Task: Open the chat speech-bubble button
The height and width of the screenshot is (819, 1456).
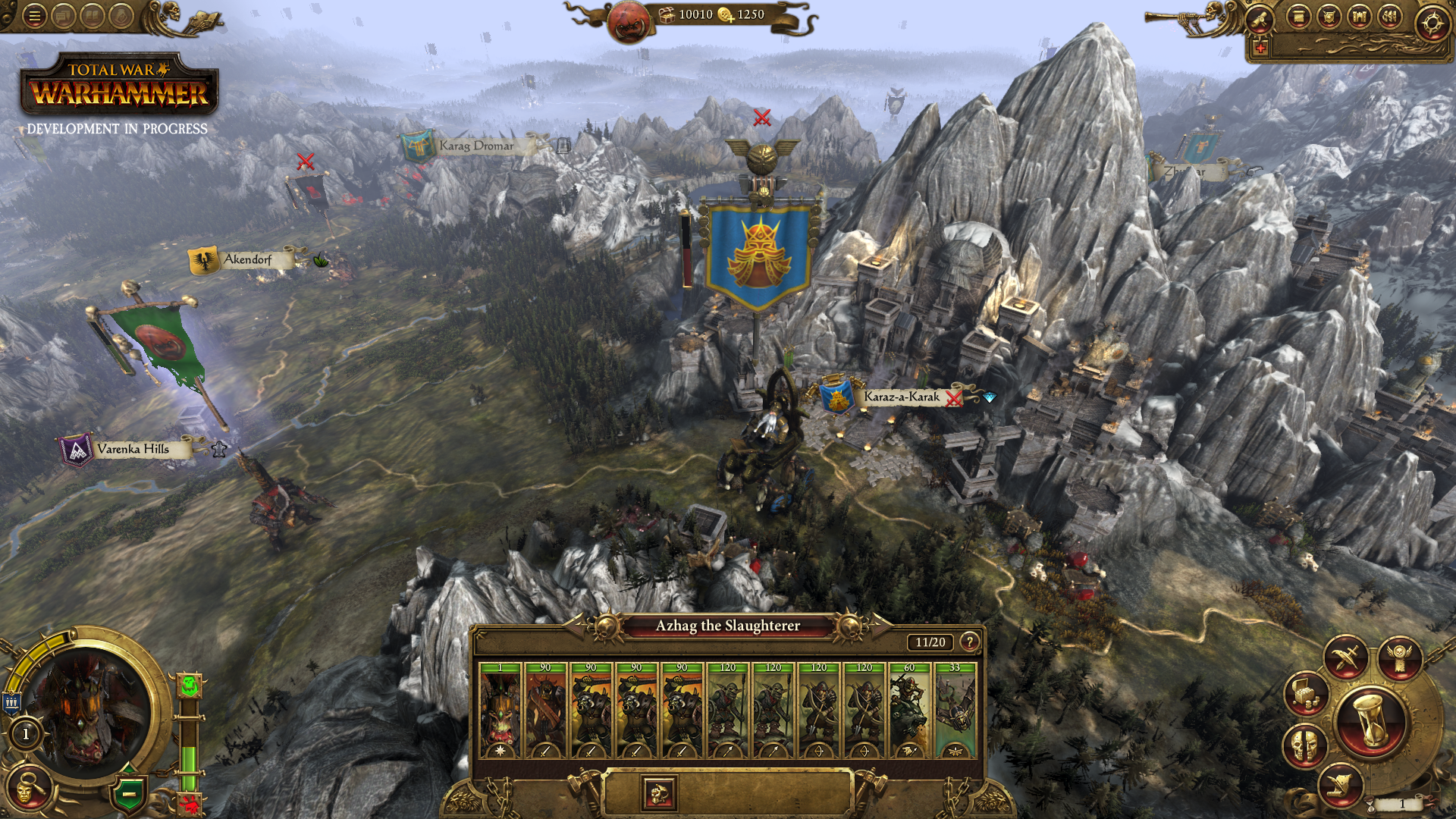Action: pos(64,16)
